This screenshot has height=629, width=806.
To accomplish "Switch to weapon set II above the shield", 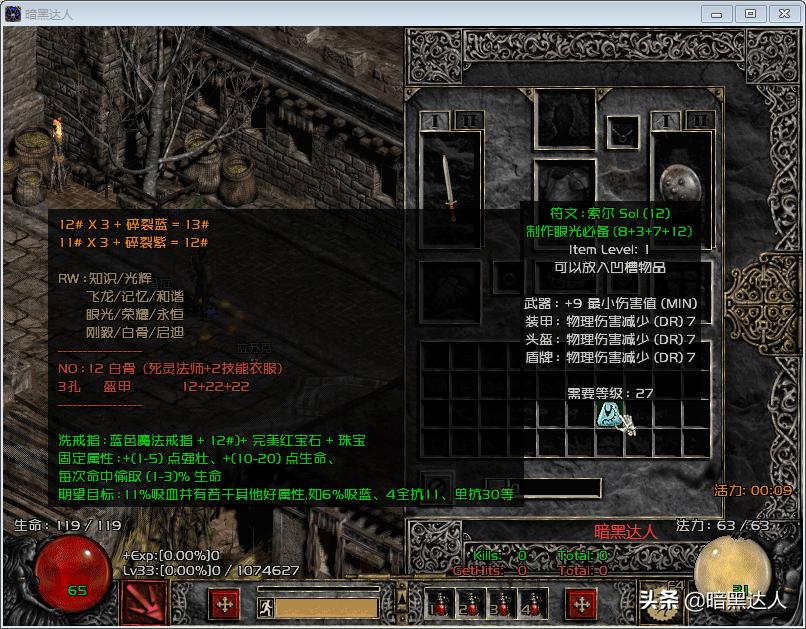I will [x=700, y=120].
